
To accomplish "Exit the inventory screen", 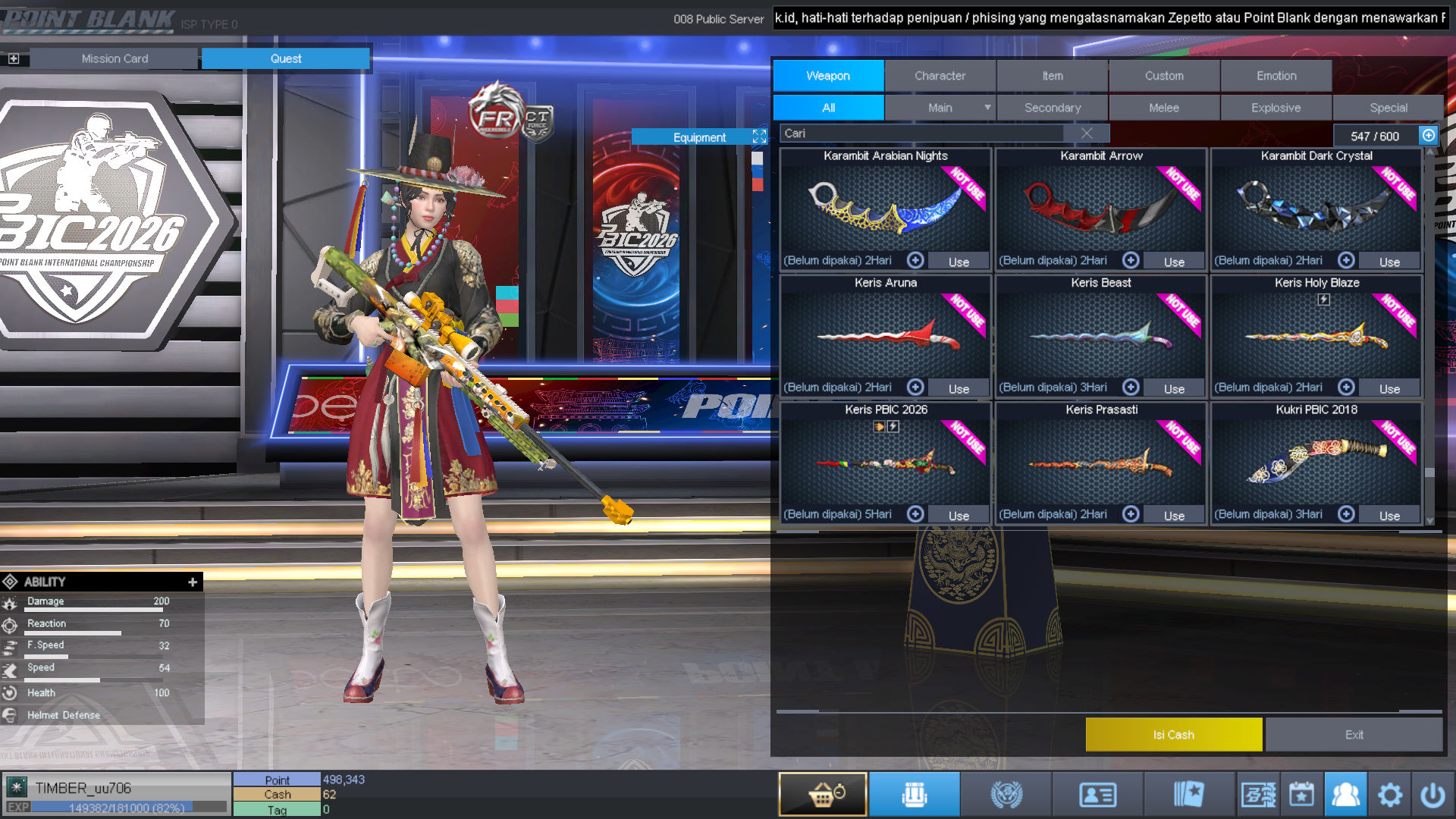I will coord(1354,735).
